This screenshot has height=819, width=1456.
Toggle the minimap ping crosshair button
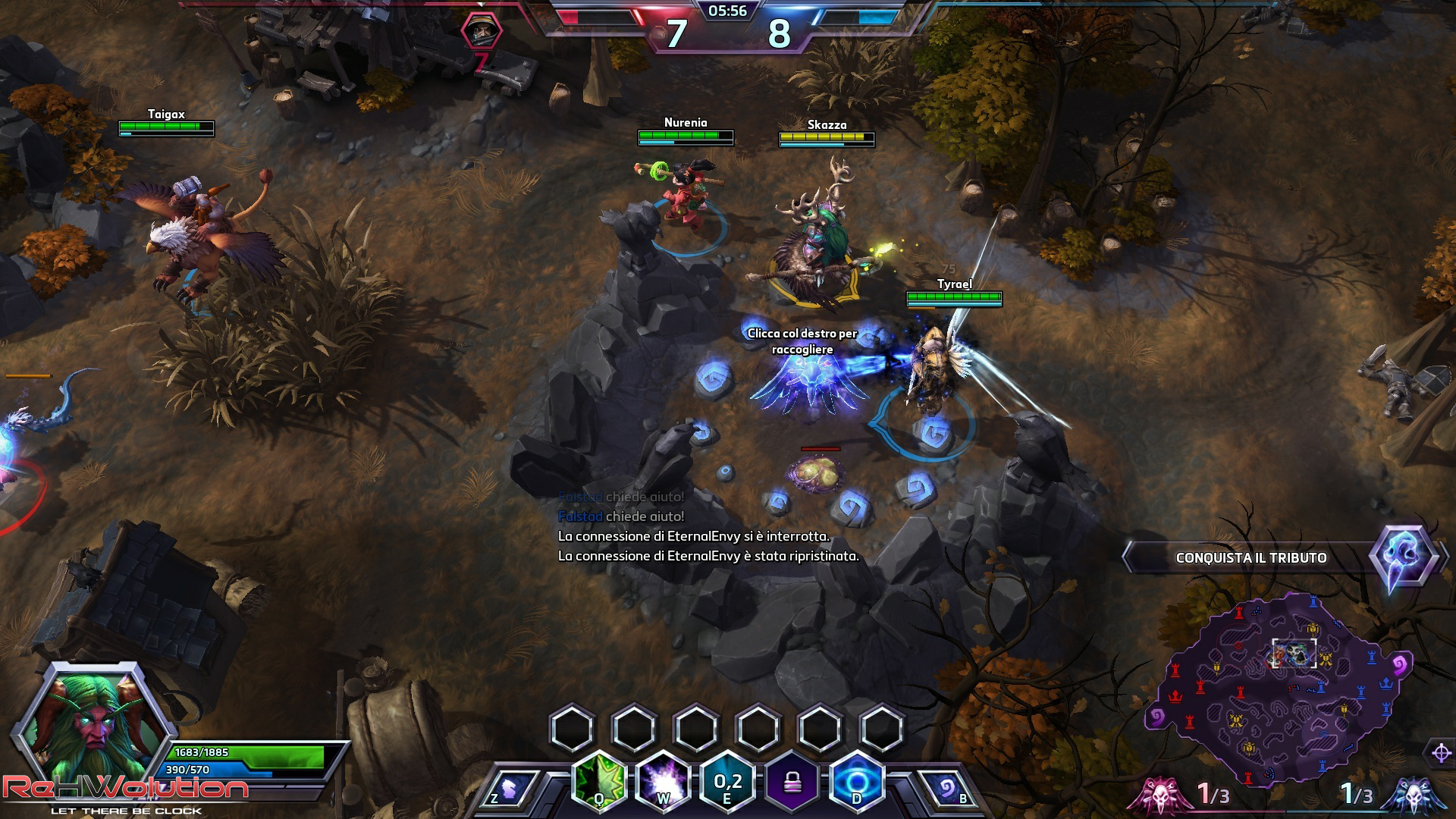1442,753
